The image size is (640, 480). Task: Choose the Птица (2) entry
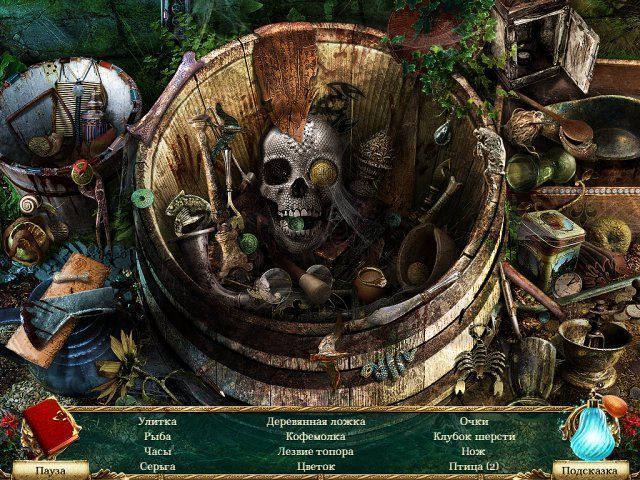[474, 467]
